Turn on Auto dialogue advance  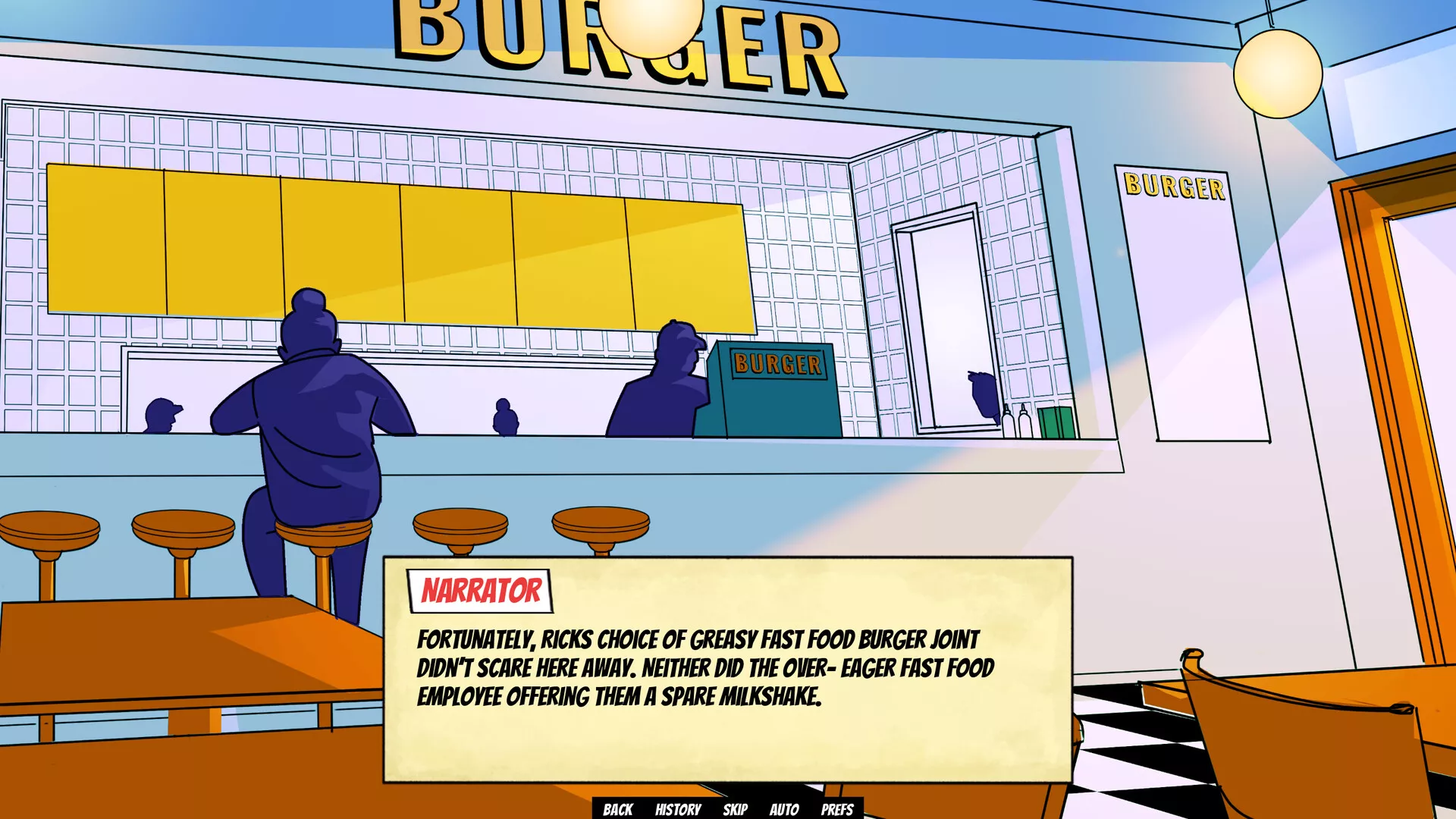click(784, 809)
